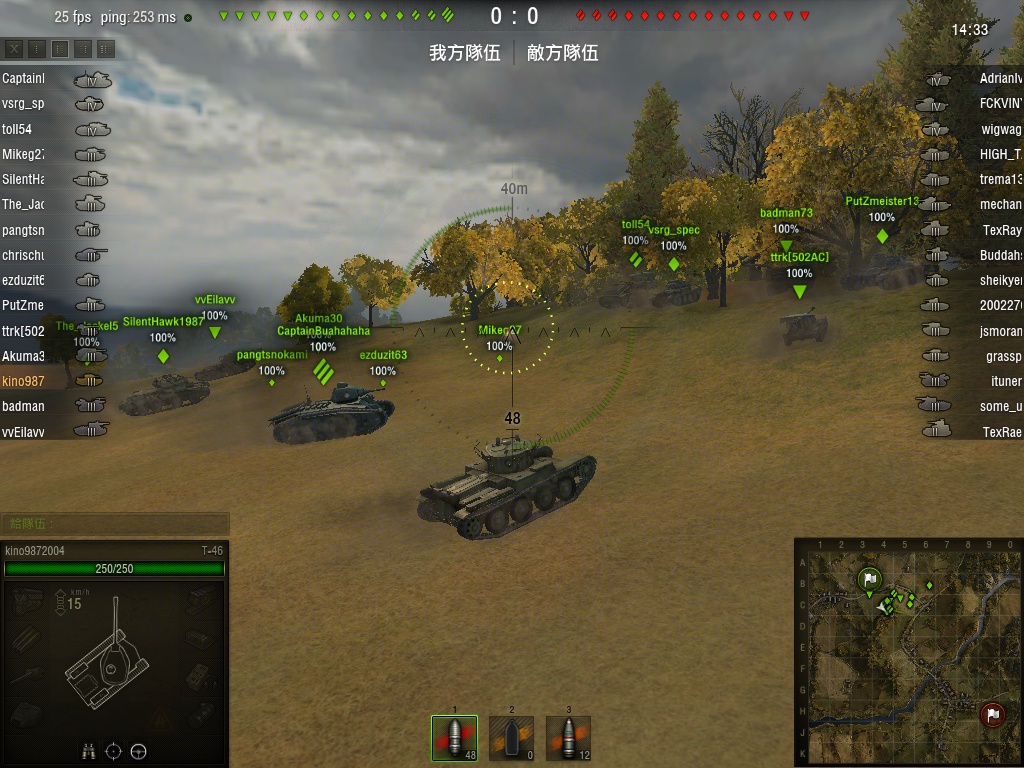Click the crosshair gunner icon in damage panel
The image size is (1024, 768).
(x=114, y=751)
